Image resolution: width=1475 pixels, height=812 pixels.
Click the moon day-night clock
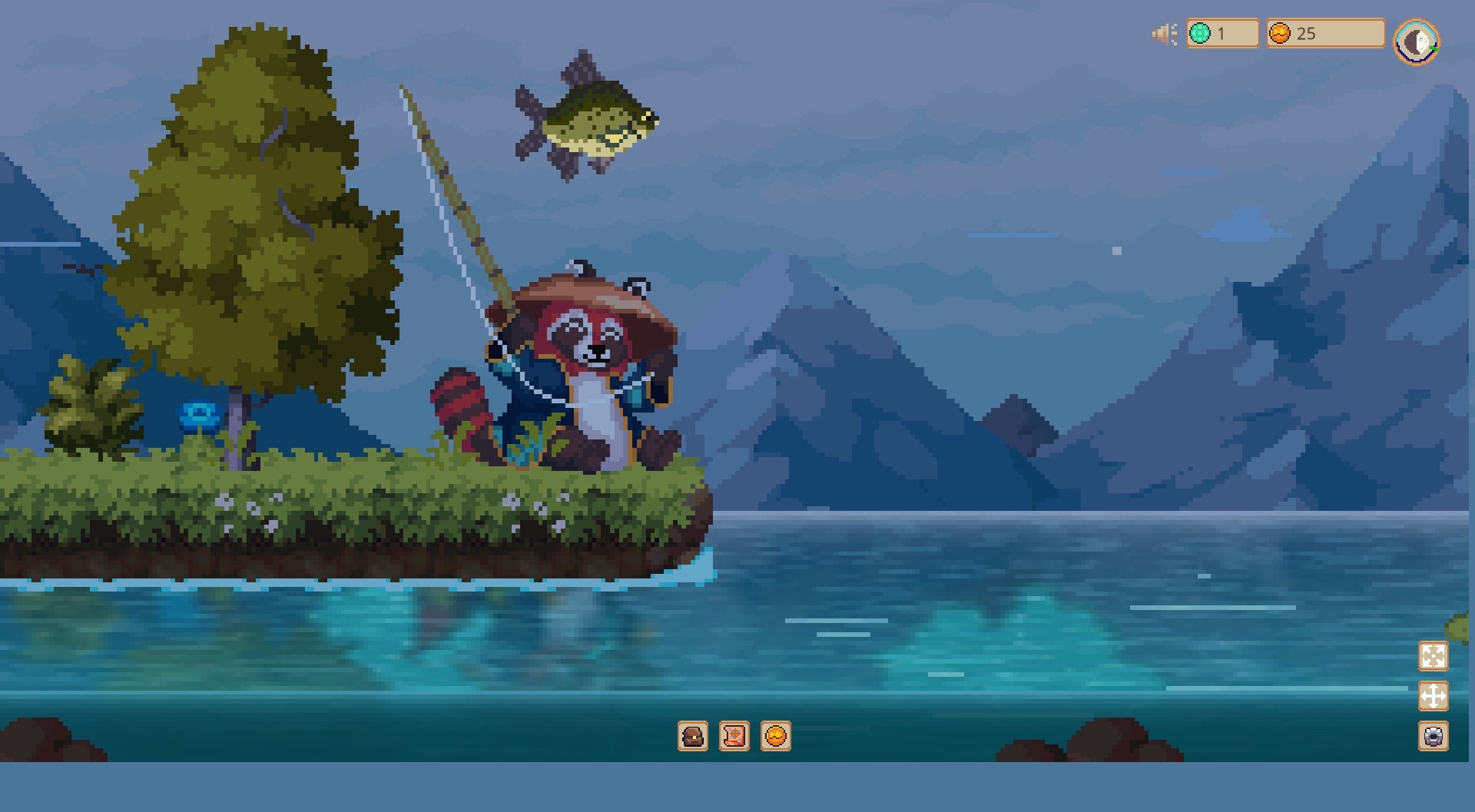click(1417, 42)
